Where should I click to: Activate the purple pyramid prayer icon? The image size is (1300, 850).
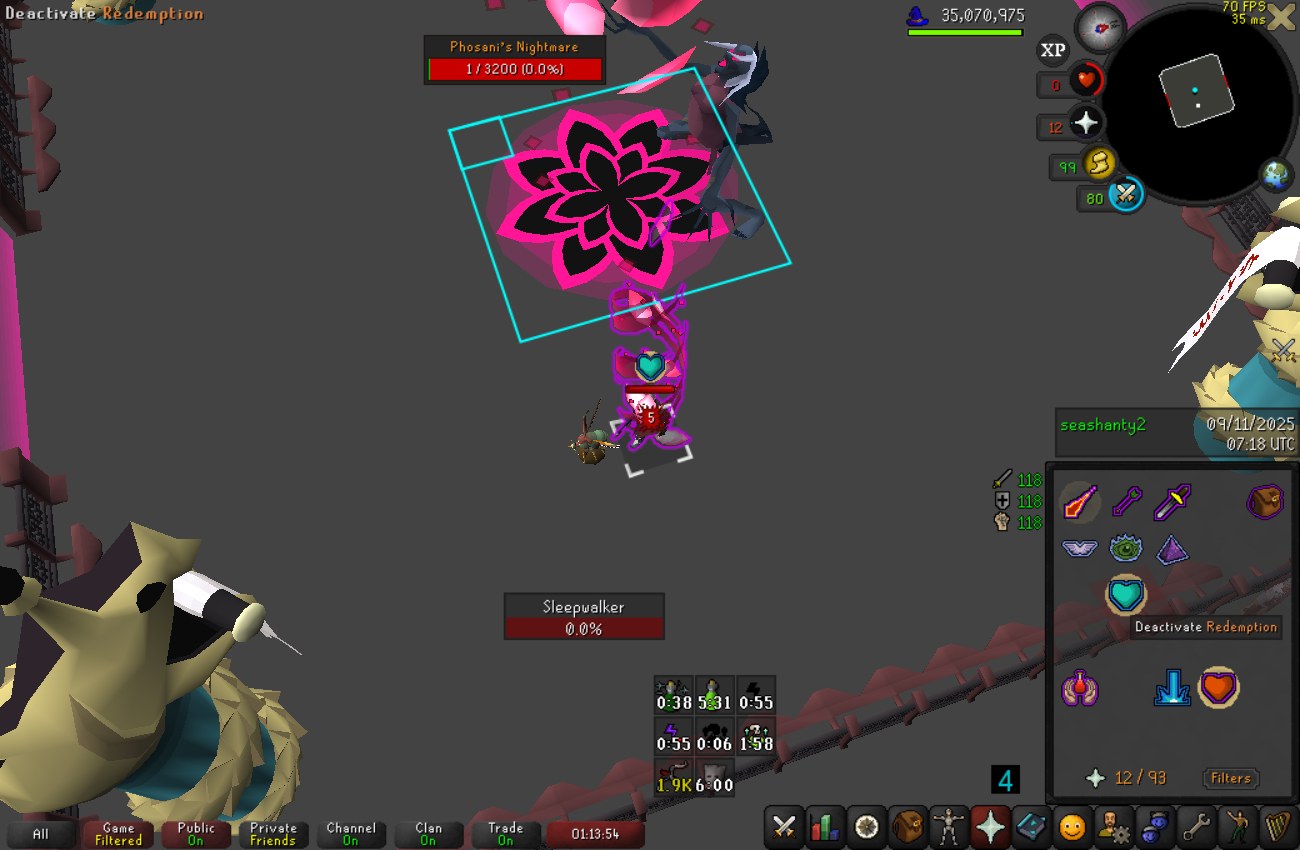pos(1172,549)
